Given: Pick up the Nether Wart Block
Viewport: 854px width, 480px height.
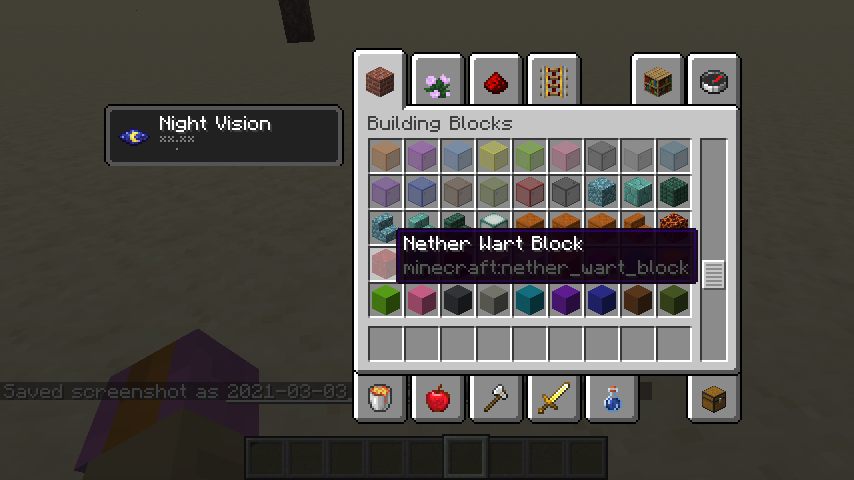Looking at the screenshot, I should click(x=386, y=264).
